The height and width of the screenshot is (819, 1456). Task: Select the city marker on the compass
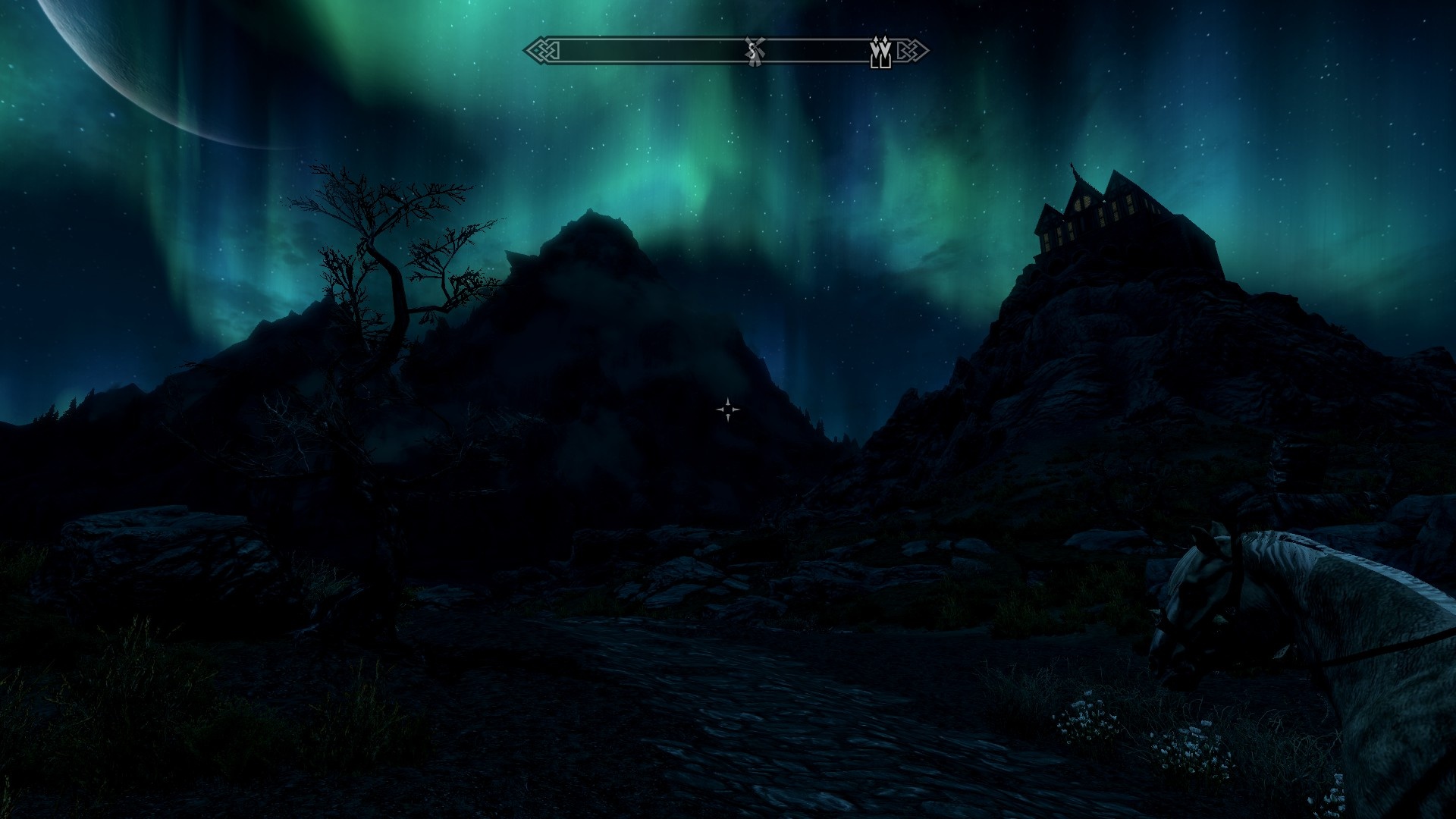pos(880,52)
